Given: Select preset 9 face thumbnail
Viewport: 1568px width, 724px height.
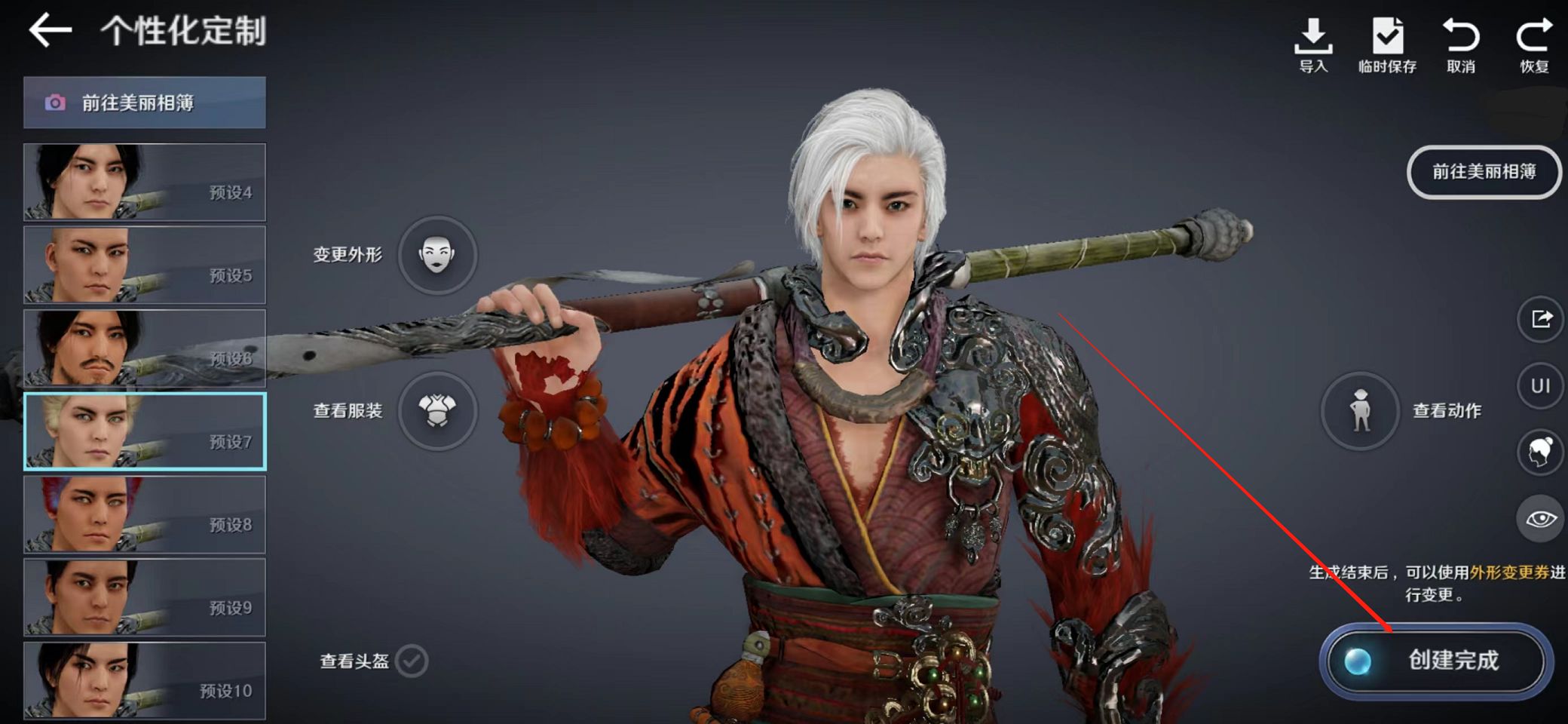Looking at the screenshot, I should point(144,597).
